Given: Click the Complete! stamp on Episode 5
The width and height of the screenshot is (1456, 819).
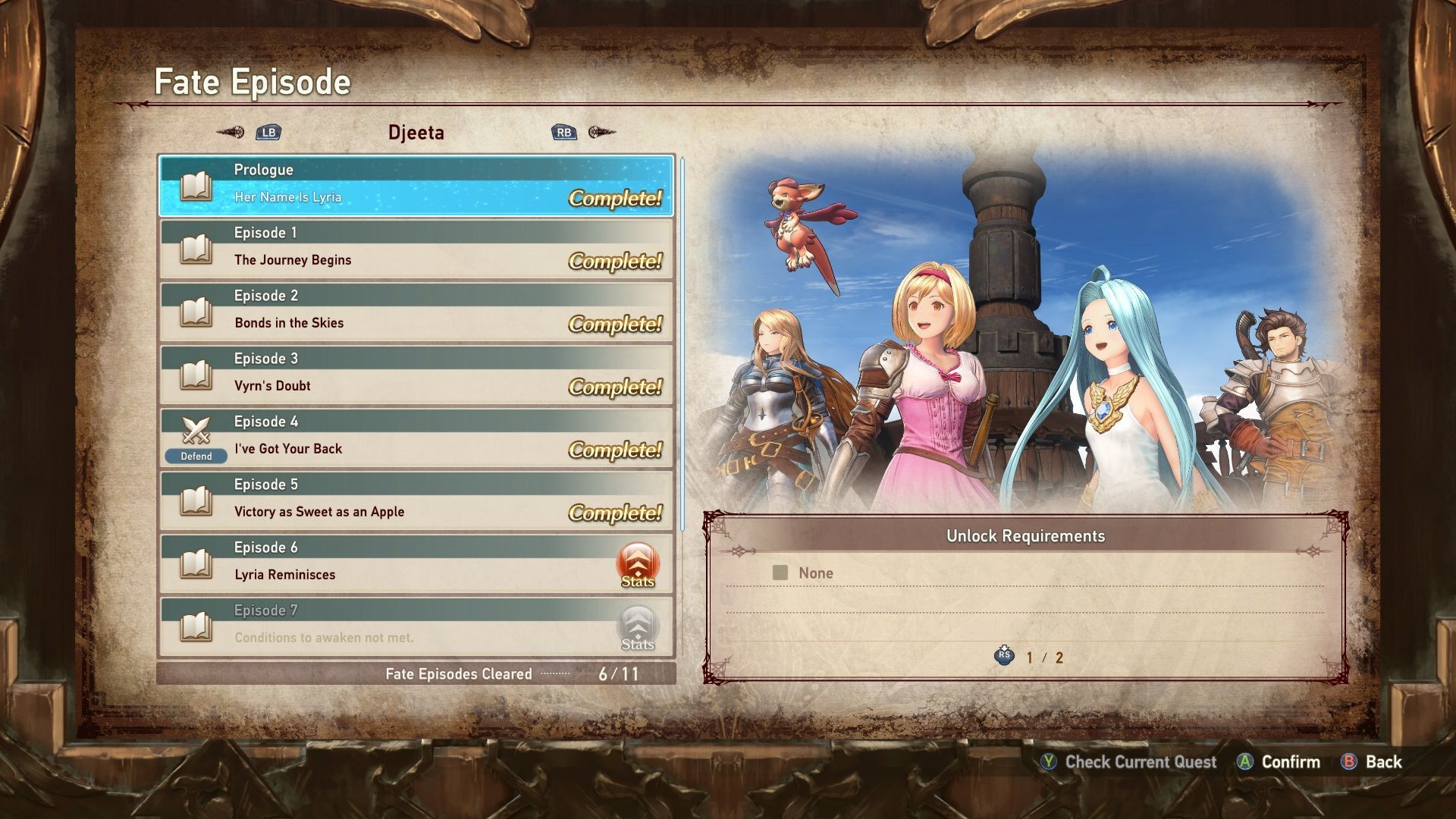Looking at the screenshot, I should point(616,513).
